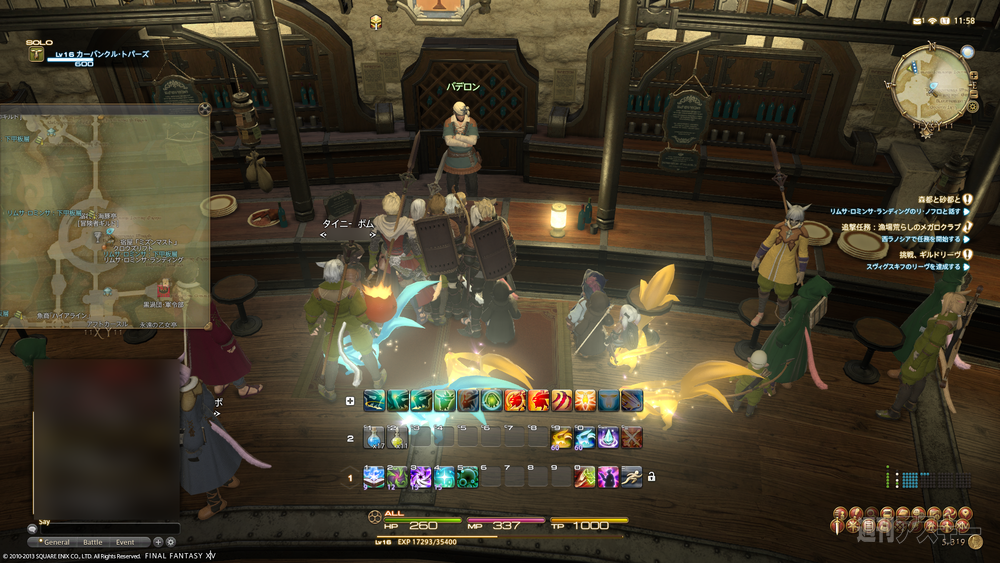Image resolution: width=1000 pixels, height=563 pixels.
Task: Click the mail icon in status bar
Action: (x=917, y=20)
